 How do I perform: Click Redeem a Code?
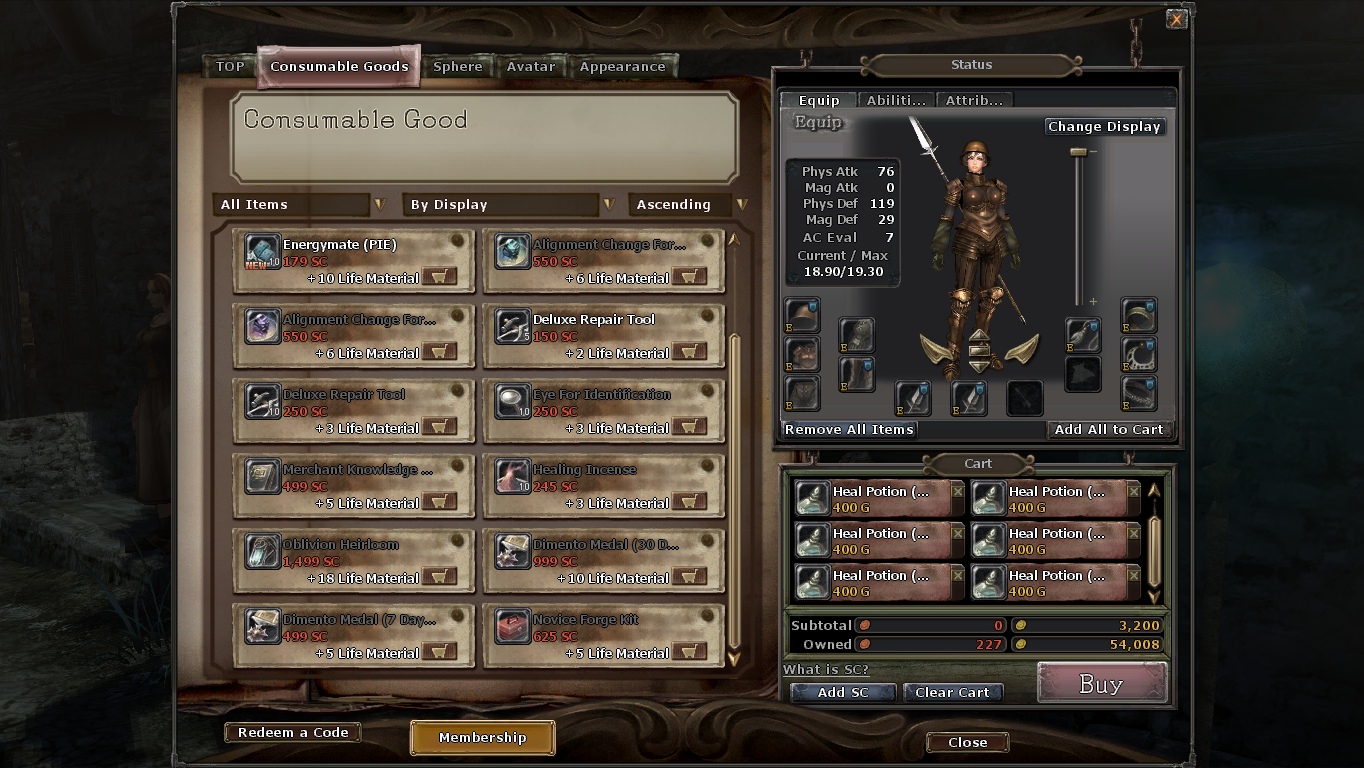click(293, 732)
